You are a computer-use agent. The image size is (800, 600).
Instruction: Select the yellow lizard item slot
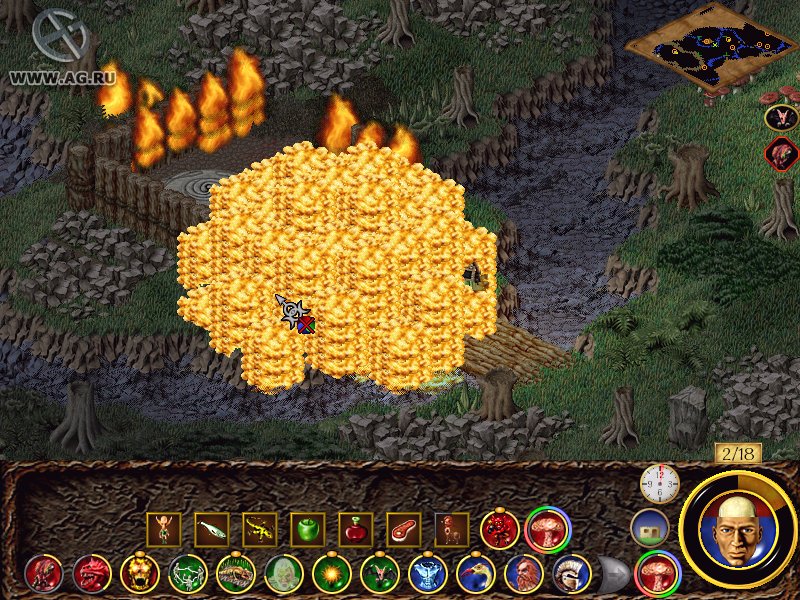260,529
